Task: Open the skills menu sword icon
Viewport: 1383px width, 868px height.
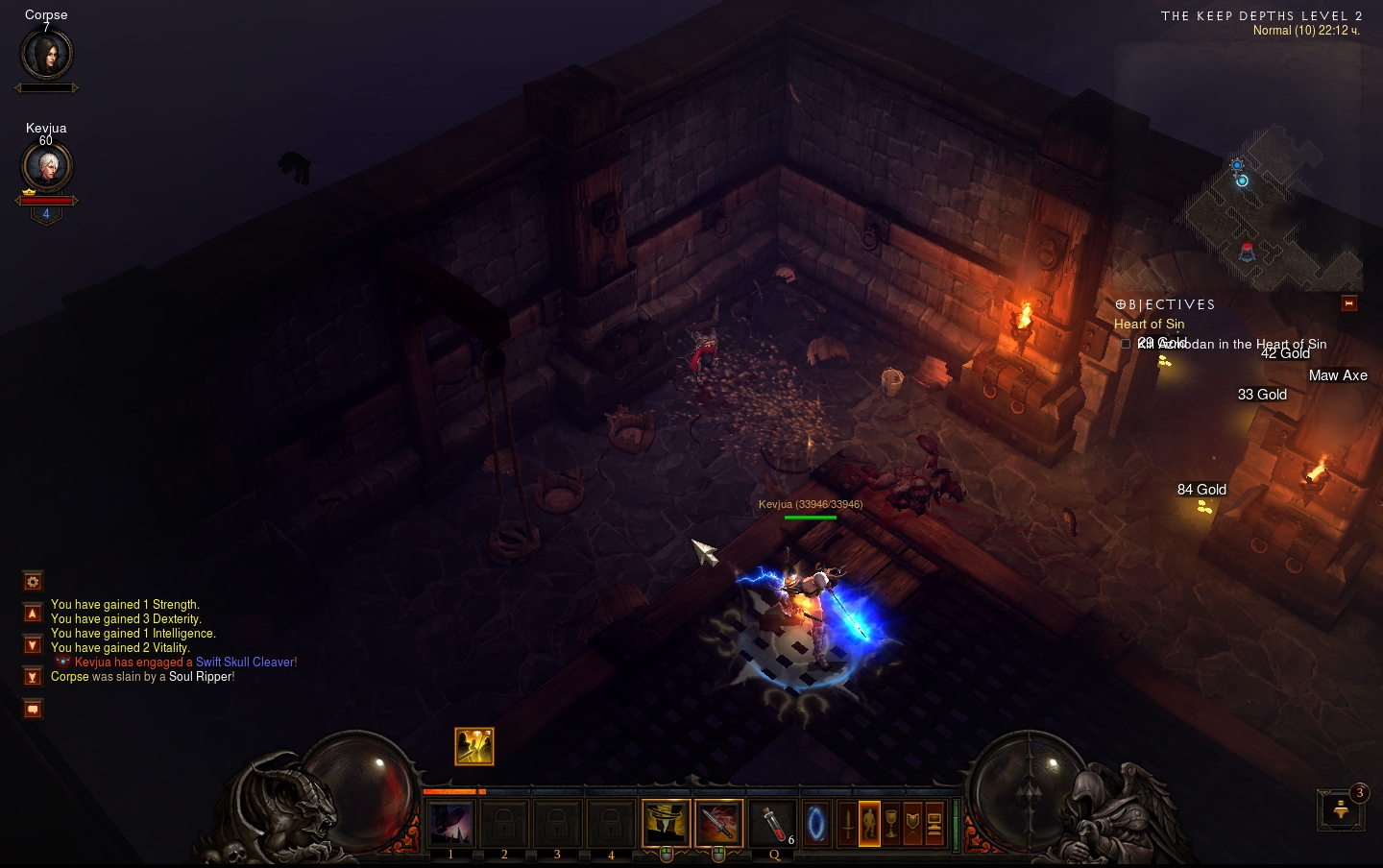Action: point(847,824)
